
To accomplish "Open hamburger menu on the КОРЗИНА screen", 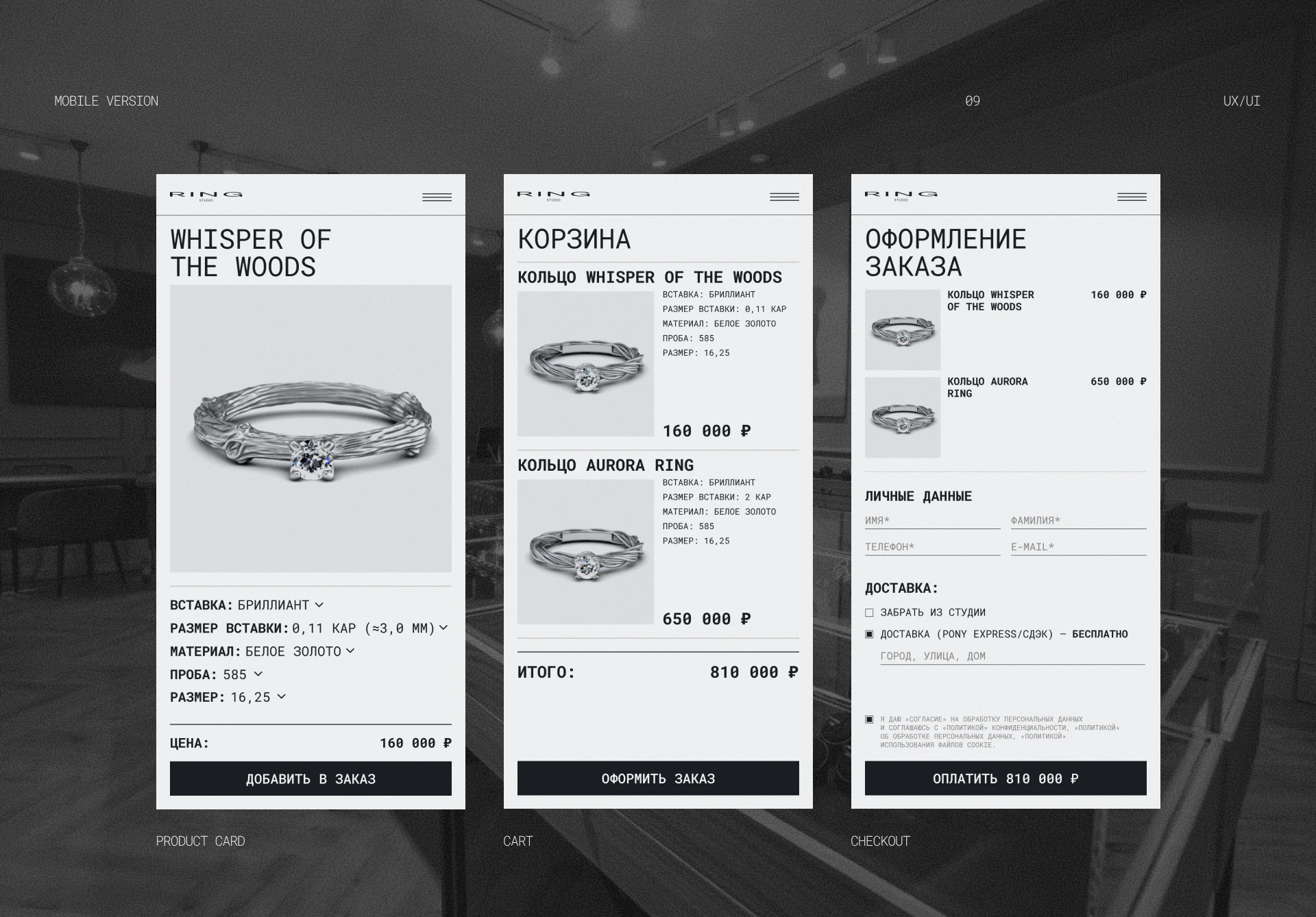I will [x=784, y=197].
